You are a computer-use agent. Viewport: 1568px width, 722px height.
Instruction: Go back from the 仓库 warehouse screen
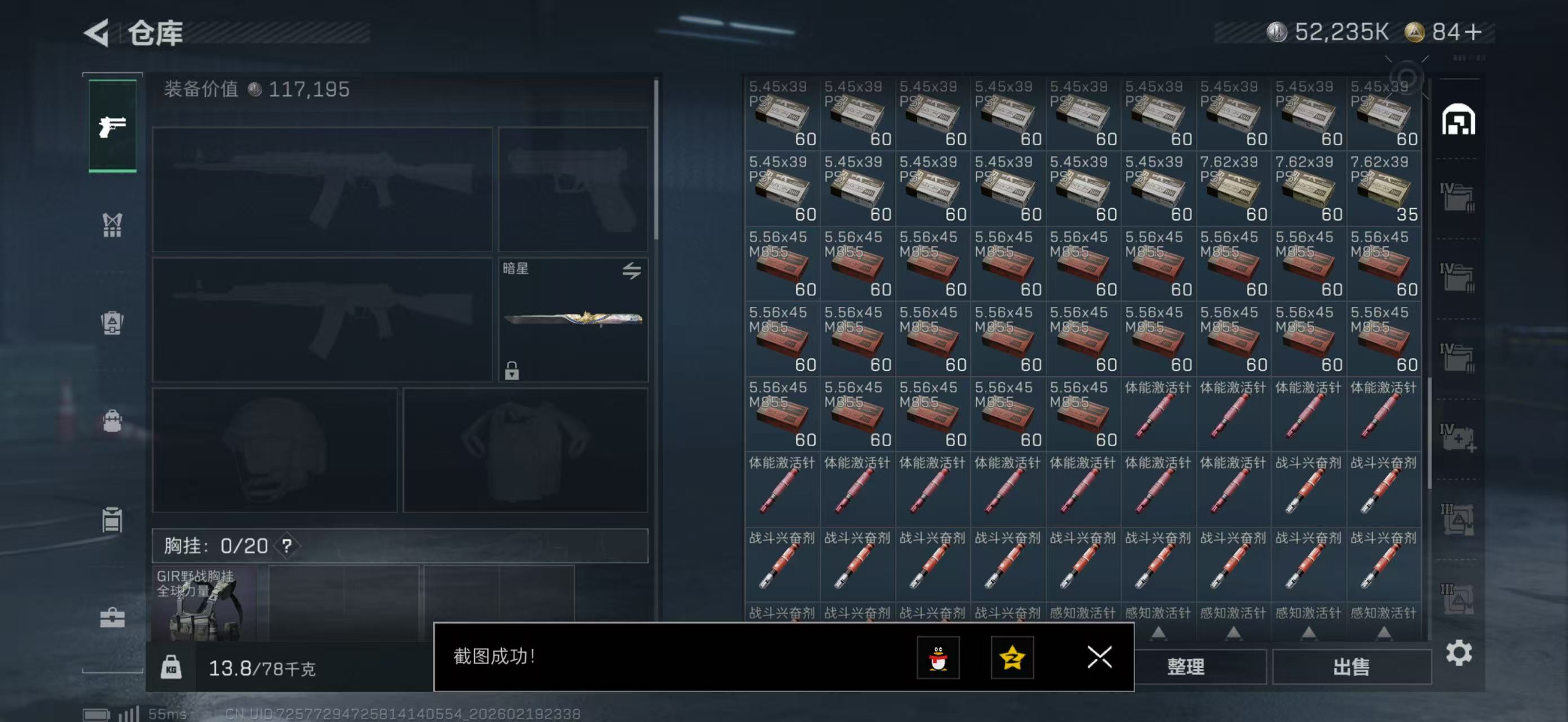coord(98,33)
